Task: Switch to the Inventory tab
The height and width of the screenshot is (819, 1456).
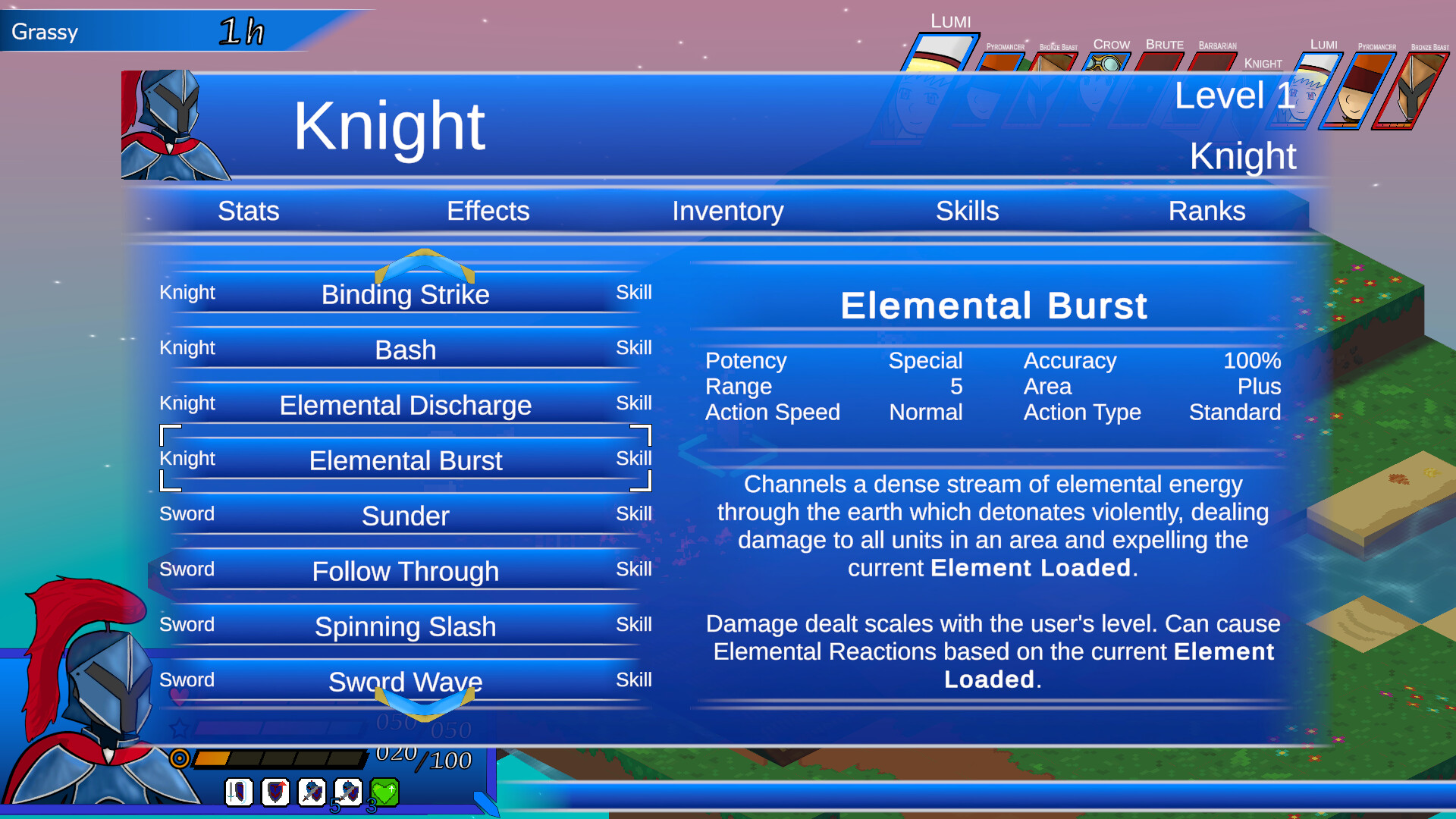Action: point(728,211)
